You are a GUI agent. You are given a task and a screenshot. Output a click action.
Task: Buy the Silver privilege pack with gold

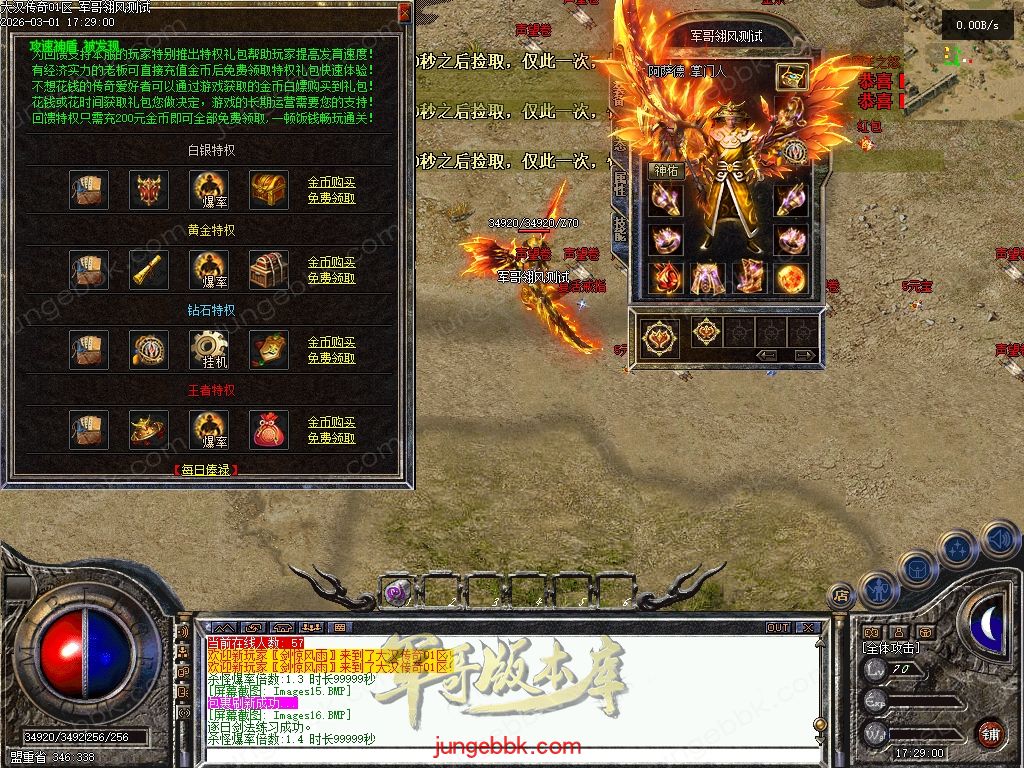tap(331, 183)
